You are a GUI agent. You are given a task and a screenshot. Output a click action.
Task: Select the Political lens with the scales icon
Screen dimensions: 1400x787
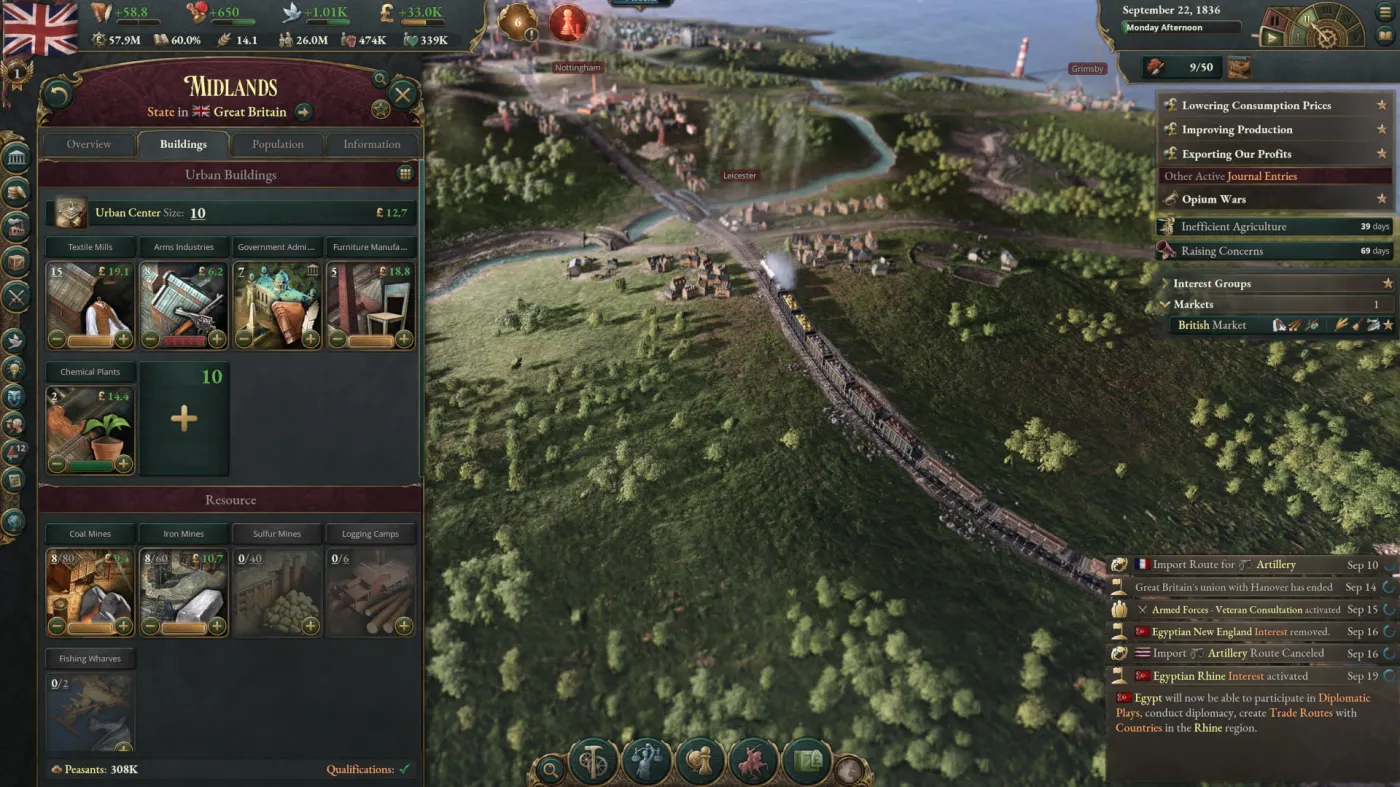(647, 762)
